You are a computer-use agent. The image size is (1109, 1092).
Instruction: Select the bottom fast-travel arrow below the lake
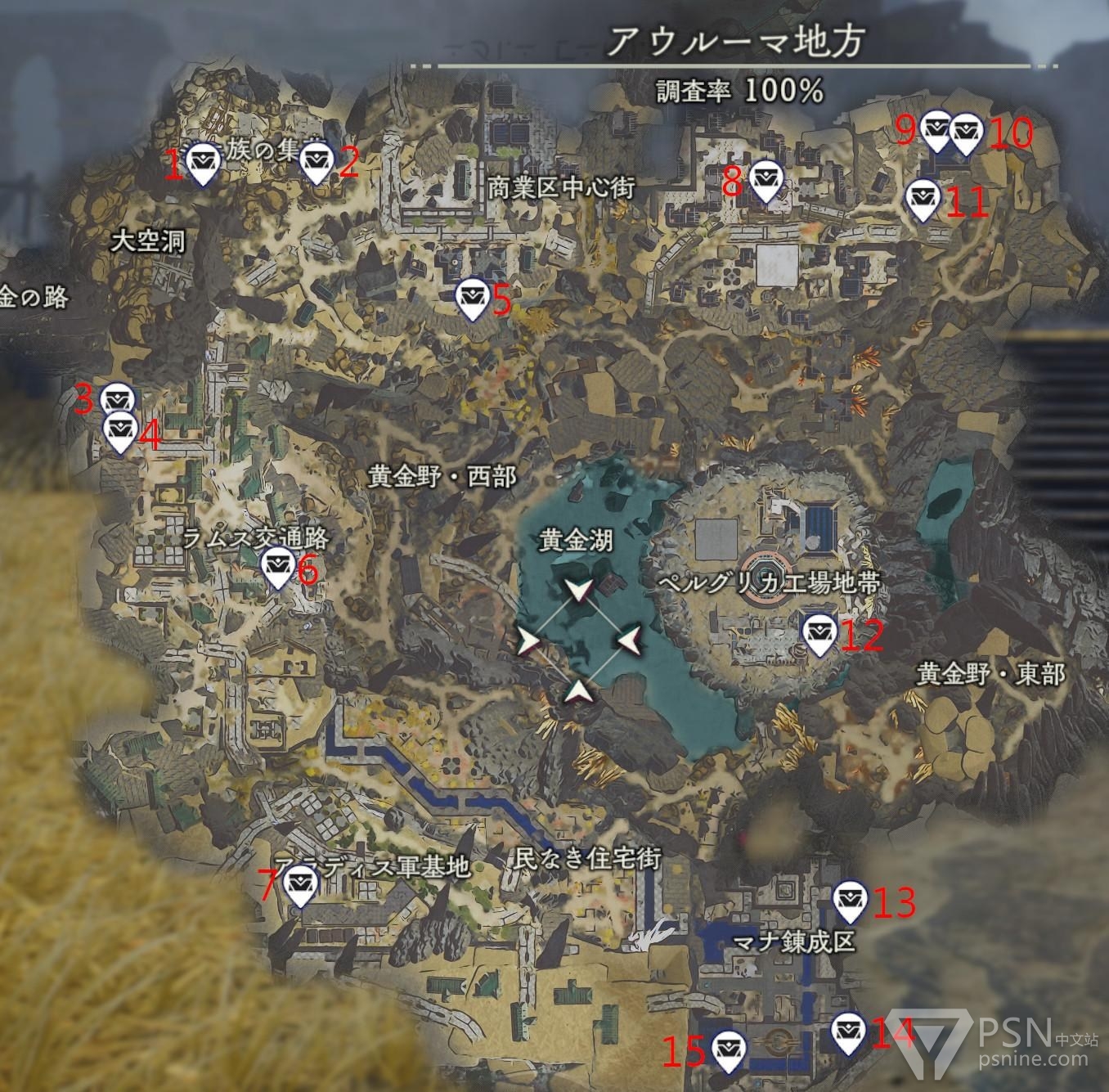579,691
